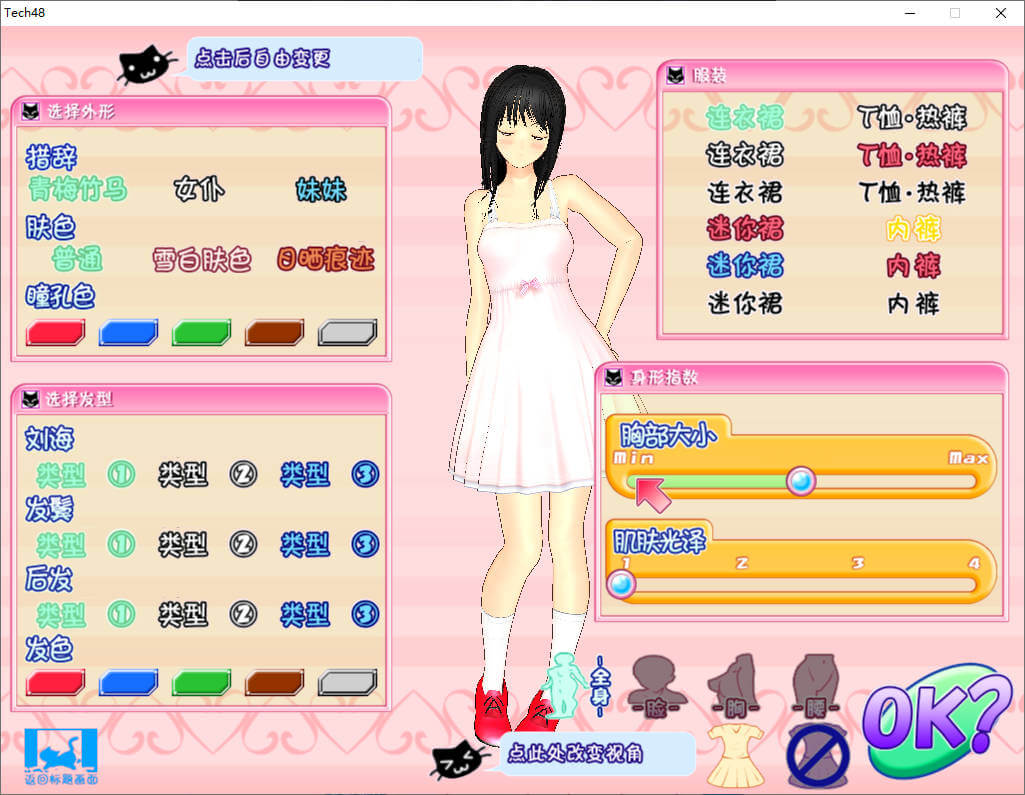The image size is (1025, 795).
Task: Switch camera to the 脸 face view
Action: [656, 684]
